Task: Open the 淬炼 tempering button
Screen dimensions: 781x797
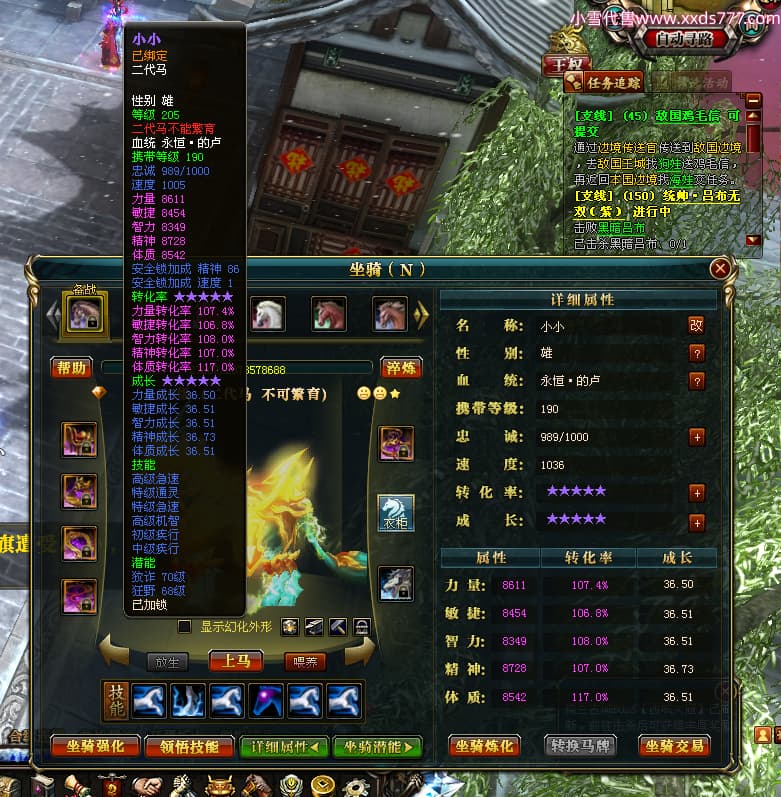Action: tap(402, 368)
